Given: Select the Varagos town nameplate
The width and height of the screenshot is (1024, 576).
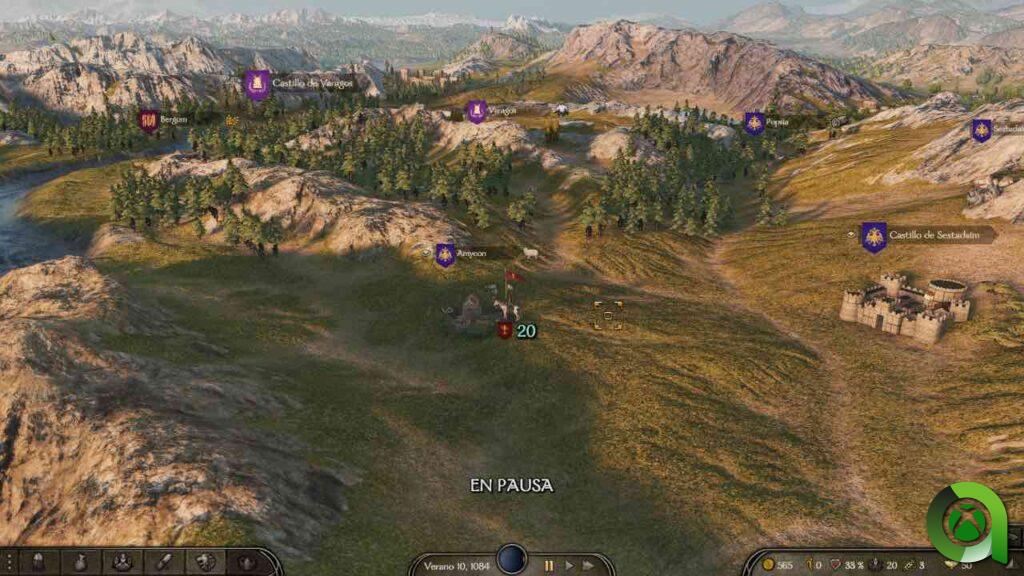Looking at the screenshot, I should pos(498,111).
